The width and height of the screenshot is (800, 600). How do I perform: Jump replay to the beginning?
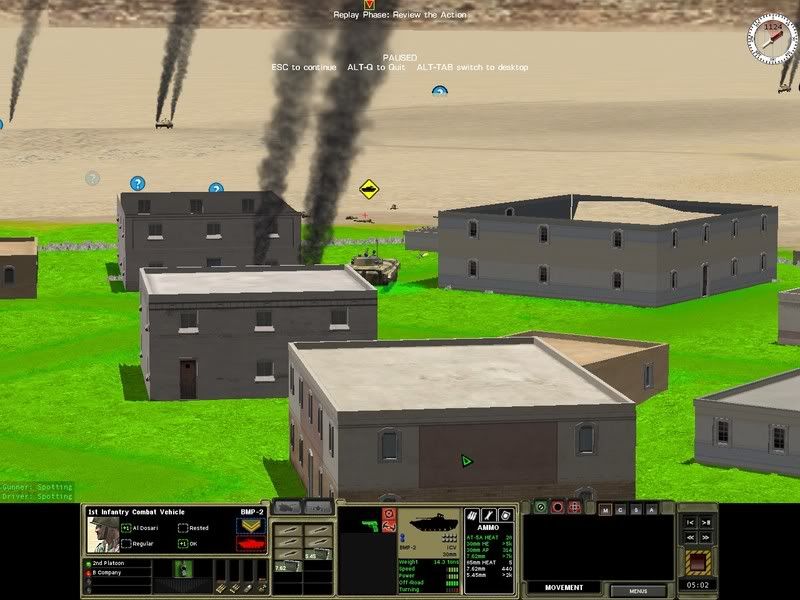tap(690, 521)
